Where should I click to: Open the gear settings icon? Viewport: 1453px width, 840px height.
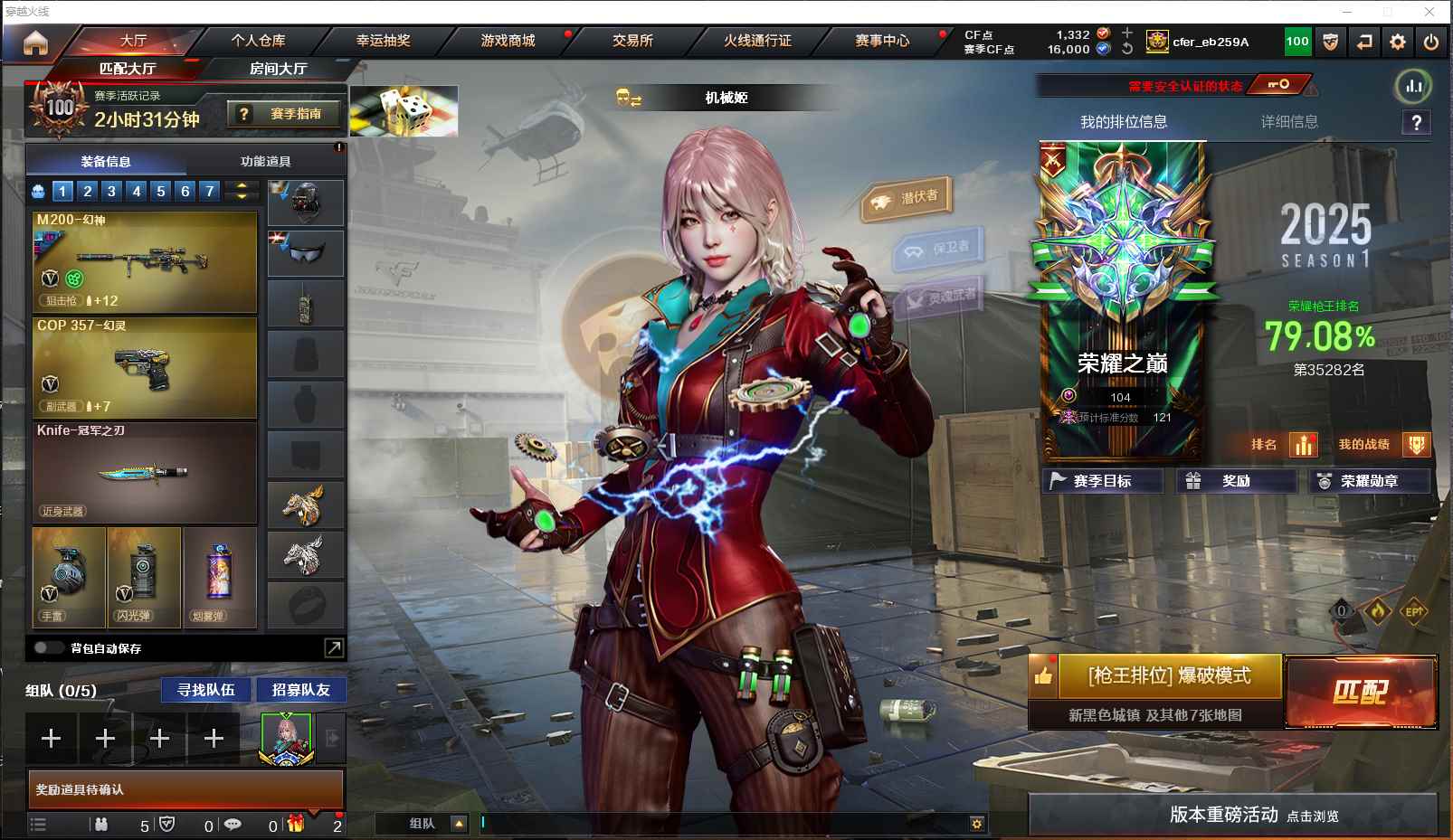[x=1398, y=42]
